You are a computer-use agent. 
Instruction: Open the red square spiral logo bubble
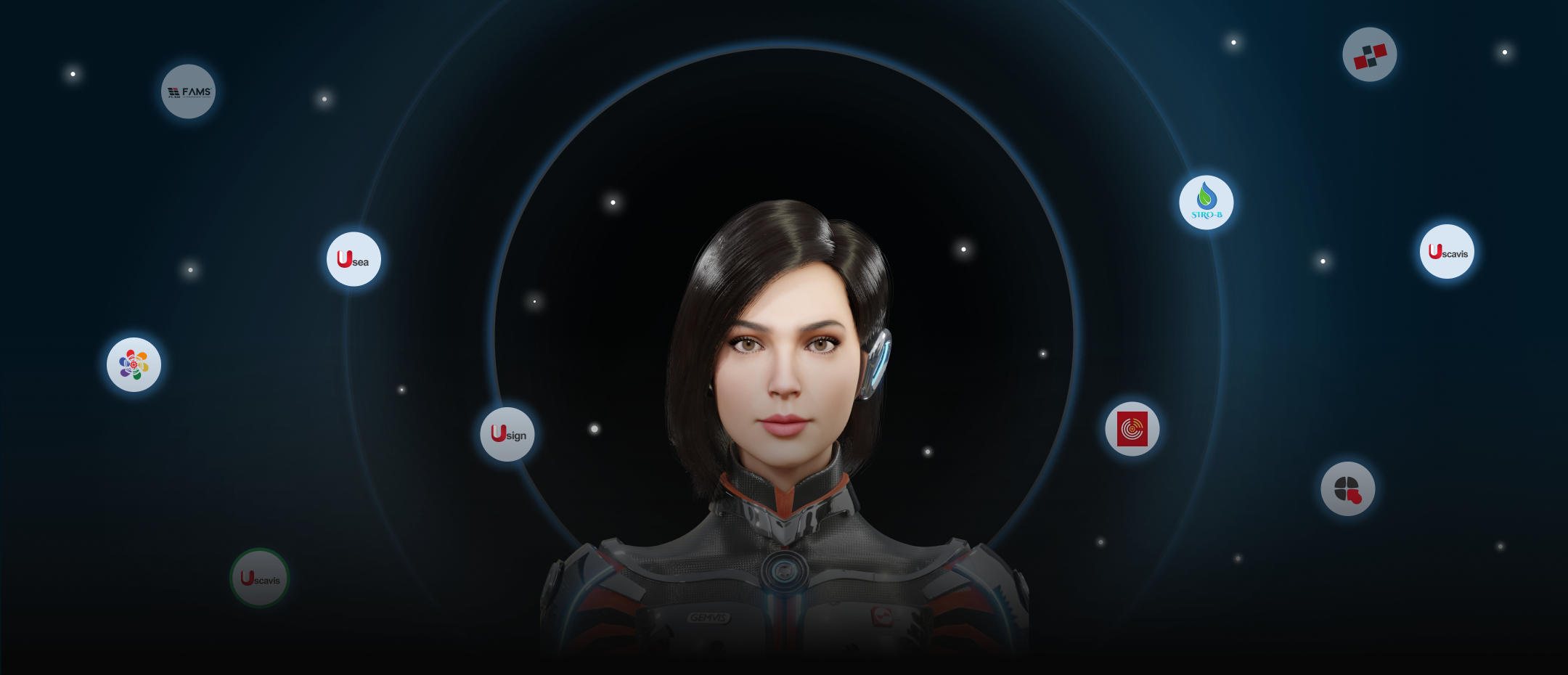(x=1132, y=429)
